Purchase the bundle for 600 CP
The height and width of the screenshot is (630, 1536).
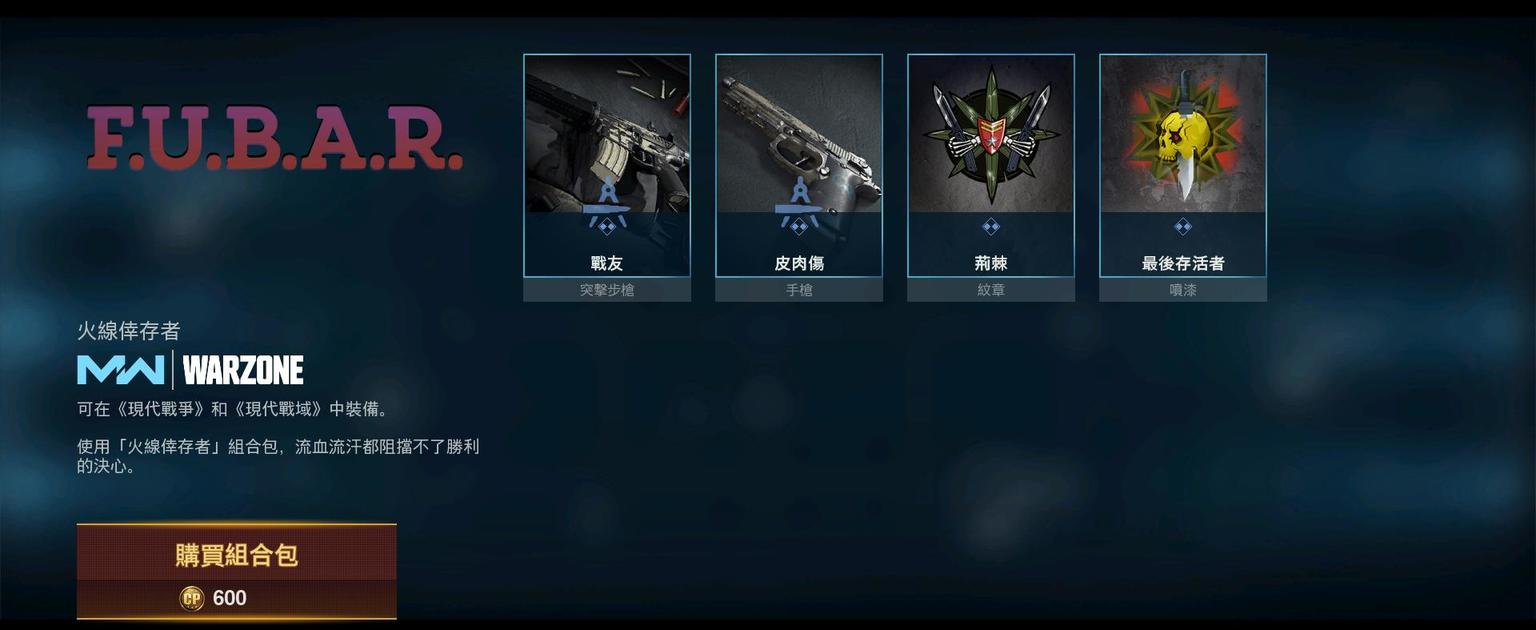click(237, 571)
